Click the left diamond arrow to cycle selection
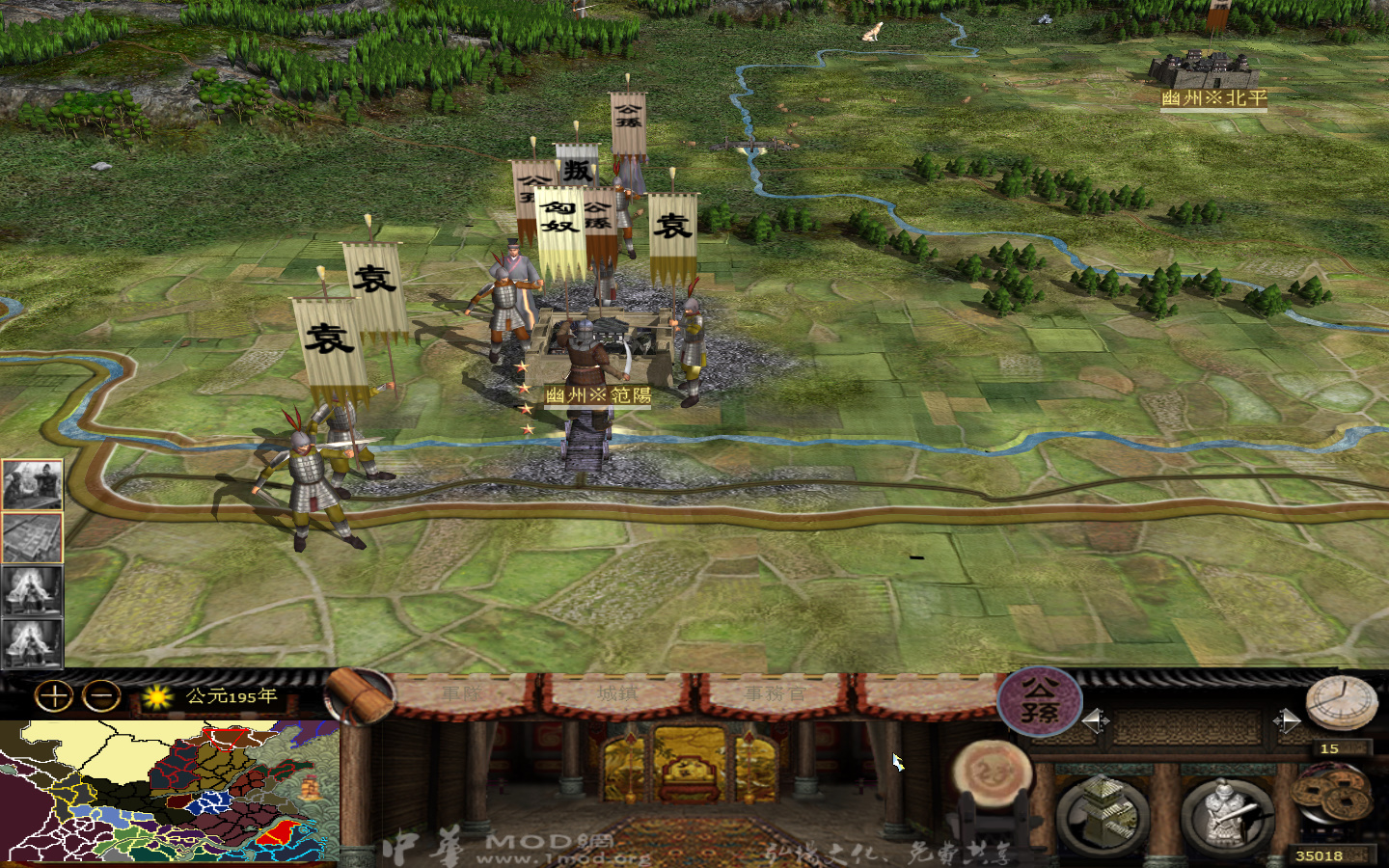 tap(1096, 720)
